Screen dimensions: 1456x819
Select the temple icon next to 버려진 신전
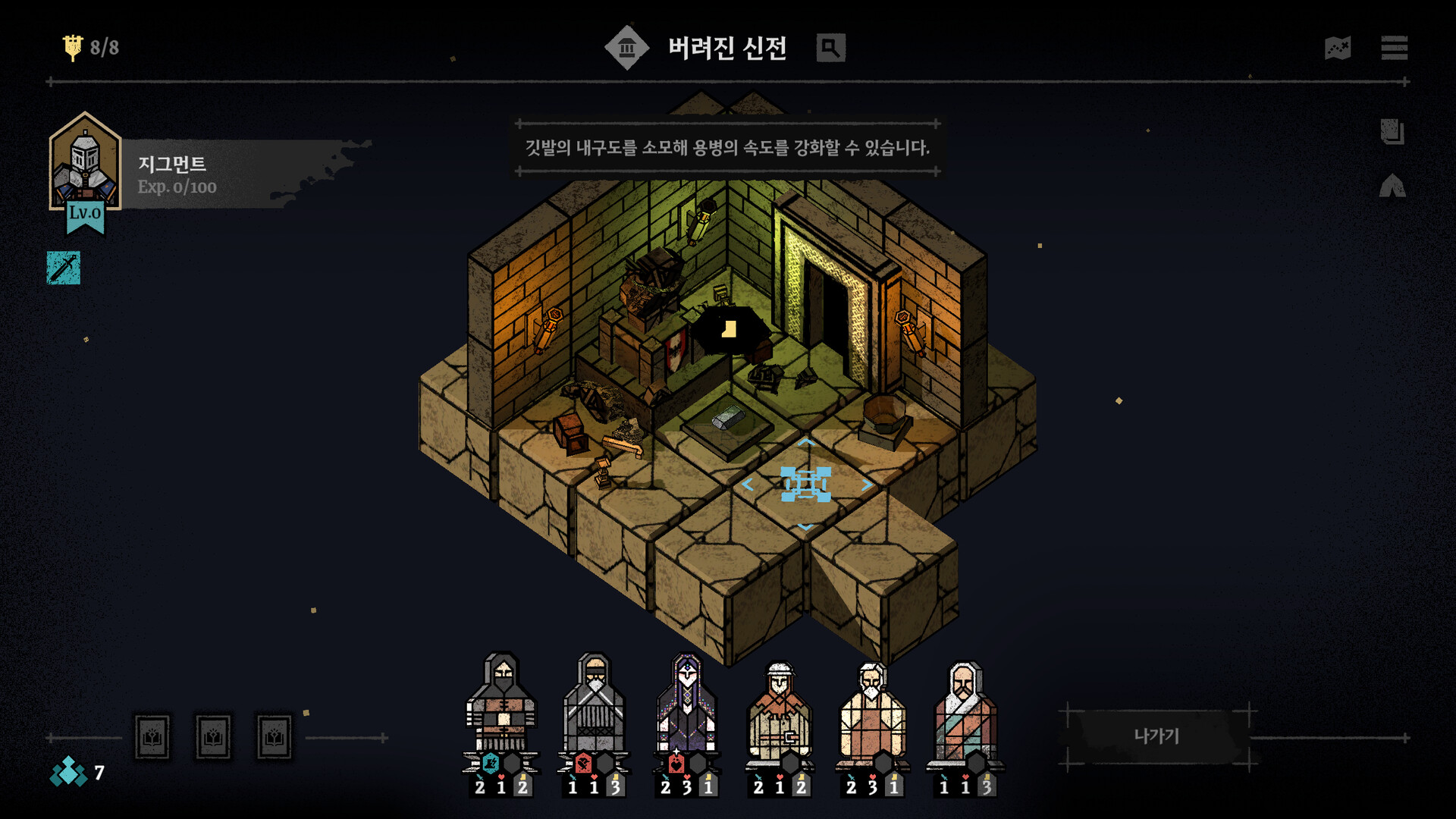click(626, 47)
